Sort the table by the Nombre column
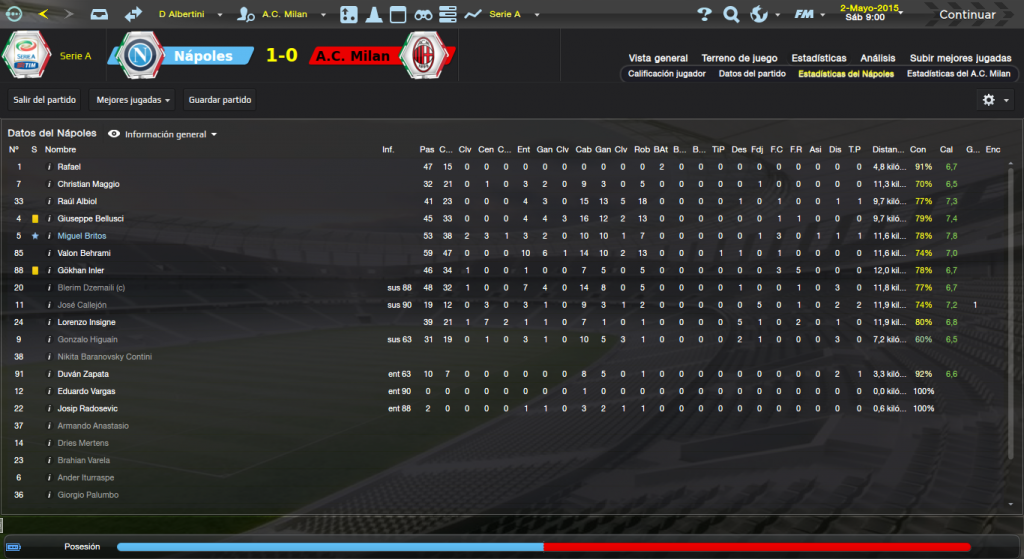This screenshot has width=1024, height=559. [x=60, y=149]
